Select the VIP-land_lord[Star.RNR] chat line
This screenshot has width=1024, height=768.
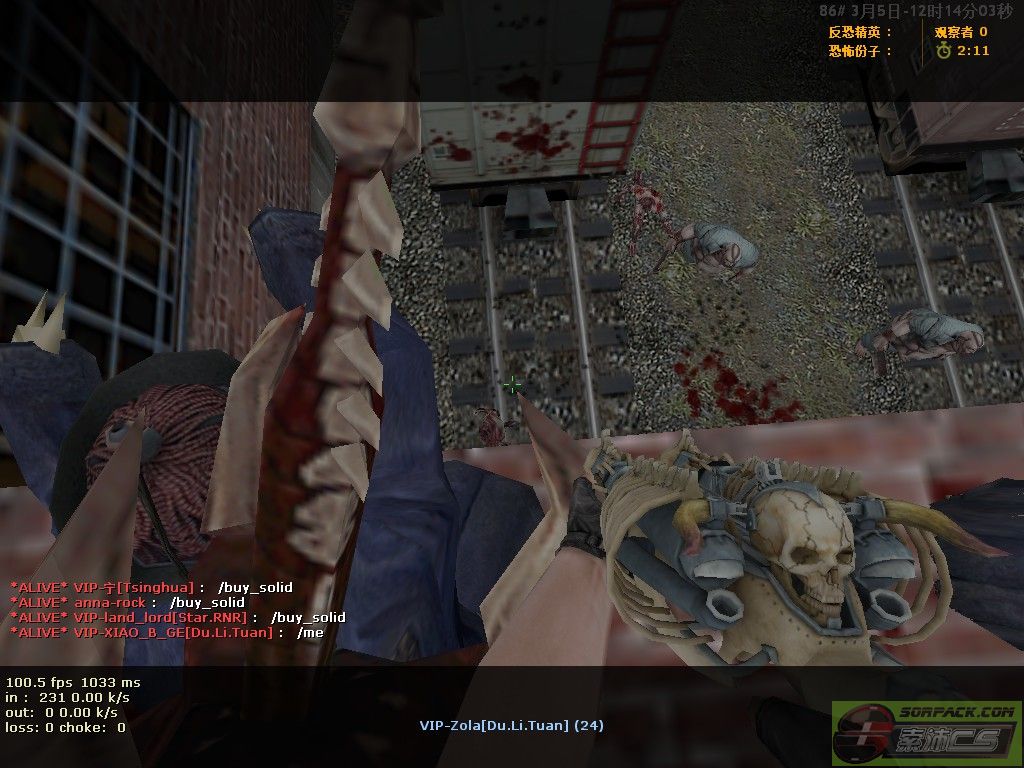tap(177, 617)
